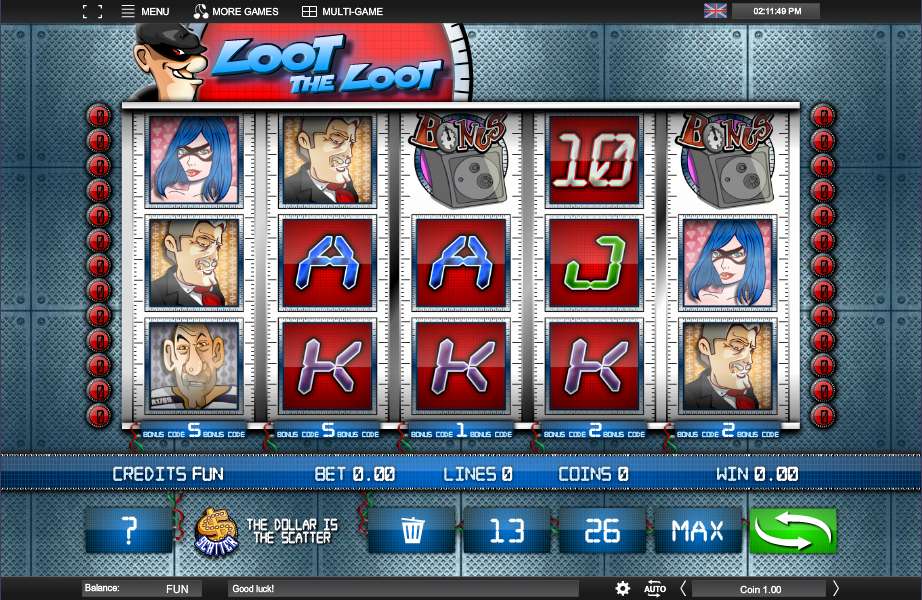922x600 pixels.
Task: Change language via UK flag
Action: tap(715, 11)
